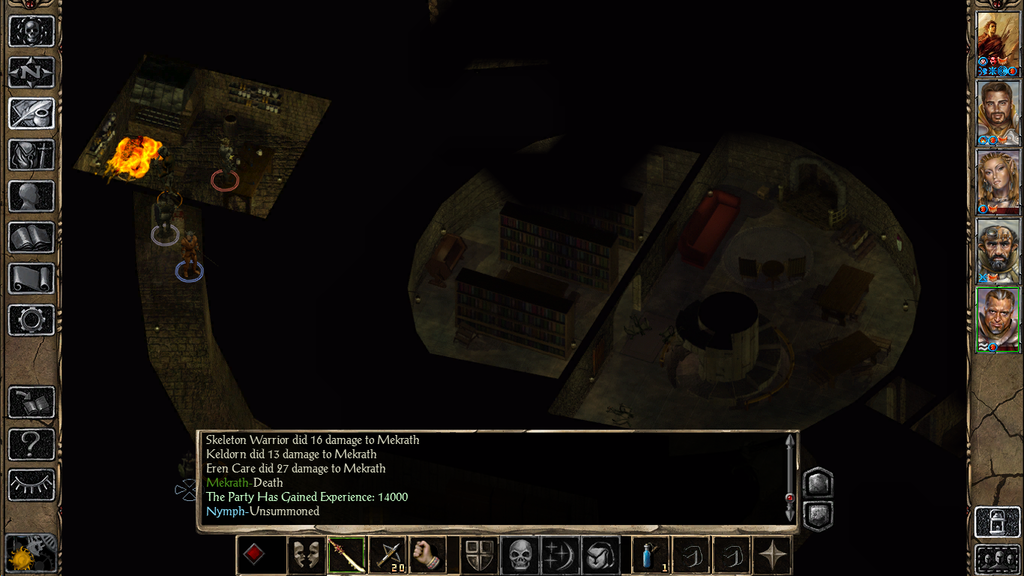Activate the talk masks button
Image resolution: width=1024 pixels, height=576 pixels.
tap(305, 555)
